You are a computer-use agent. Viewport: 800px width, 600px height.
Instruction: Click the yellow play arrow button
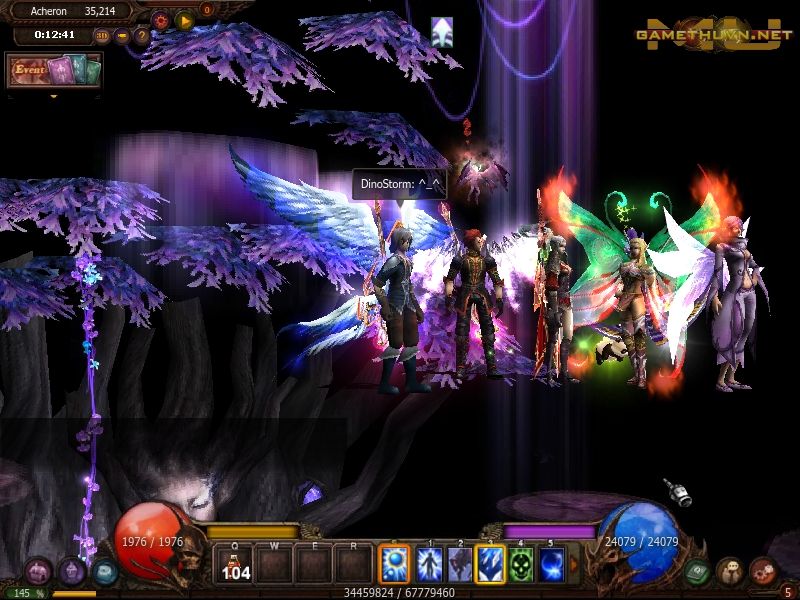coord(184,19)
